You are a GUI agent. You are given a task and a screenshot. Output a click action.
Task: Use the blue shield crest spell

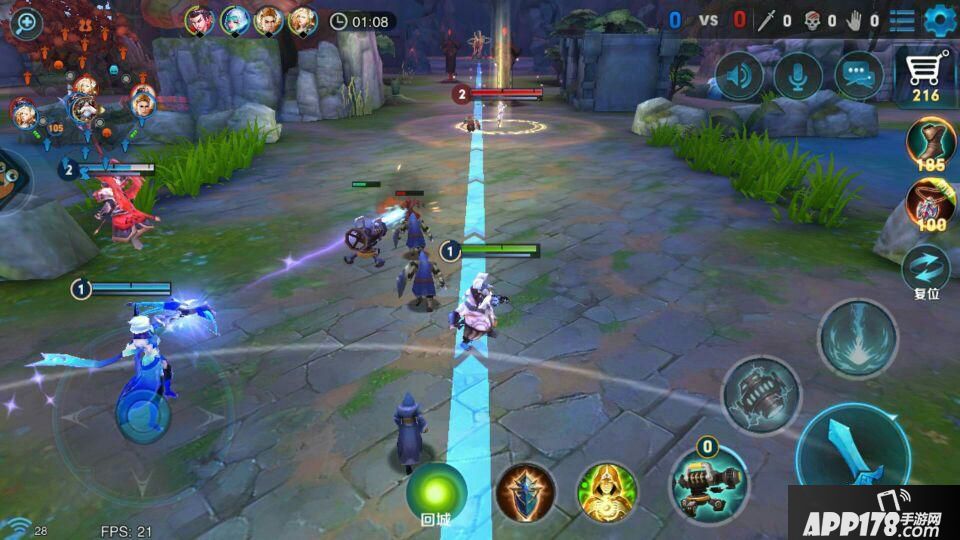(x=526, y=490)
